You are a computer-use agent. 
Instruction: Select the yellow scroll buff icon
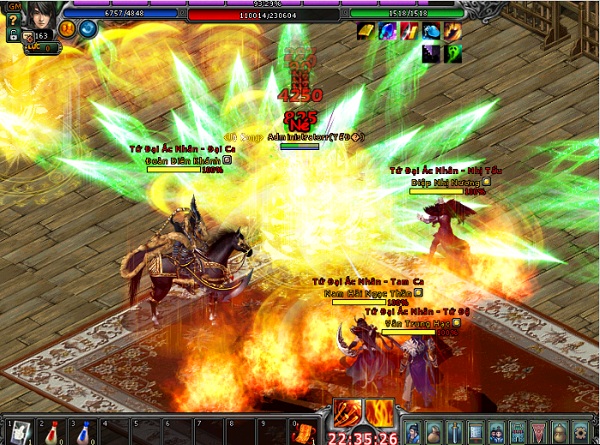click(367, 32)
